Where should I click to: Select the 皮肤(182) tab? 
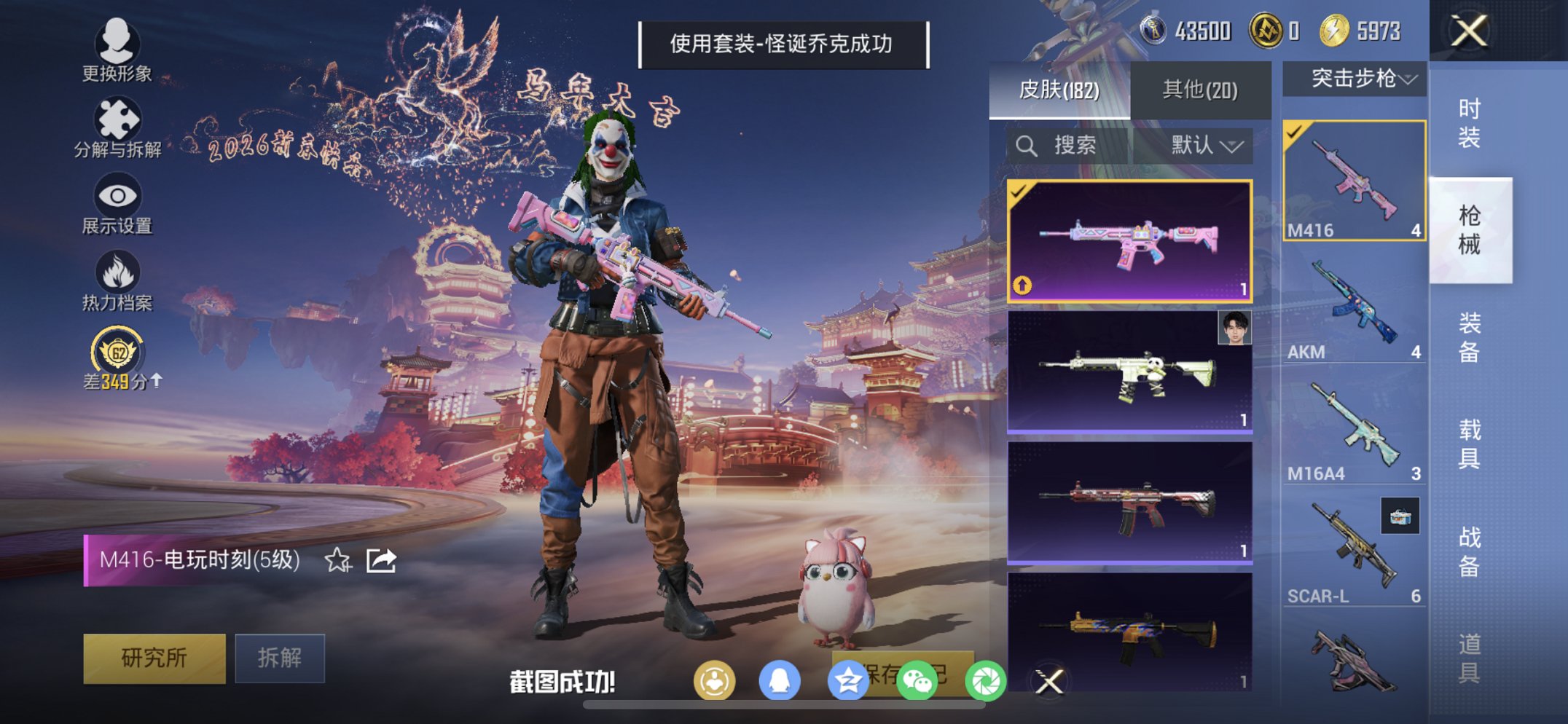[x=1058, y=87]
